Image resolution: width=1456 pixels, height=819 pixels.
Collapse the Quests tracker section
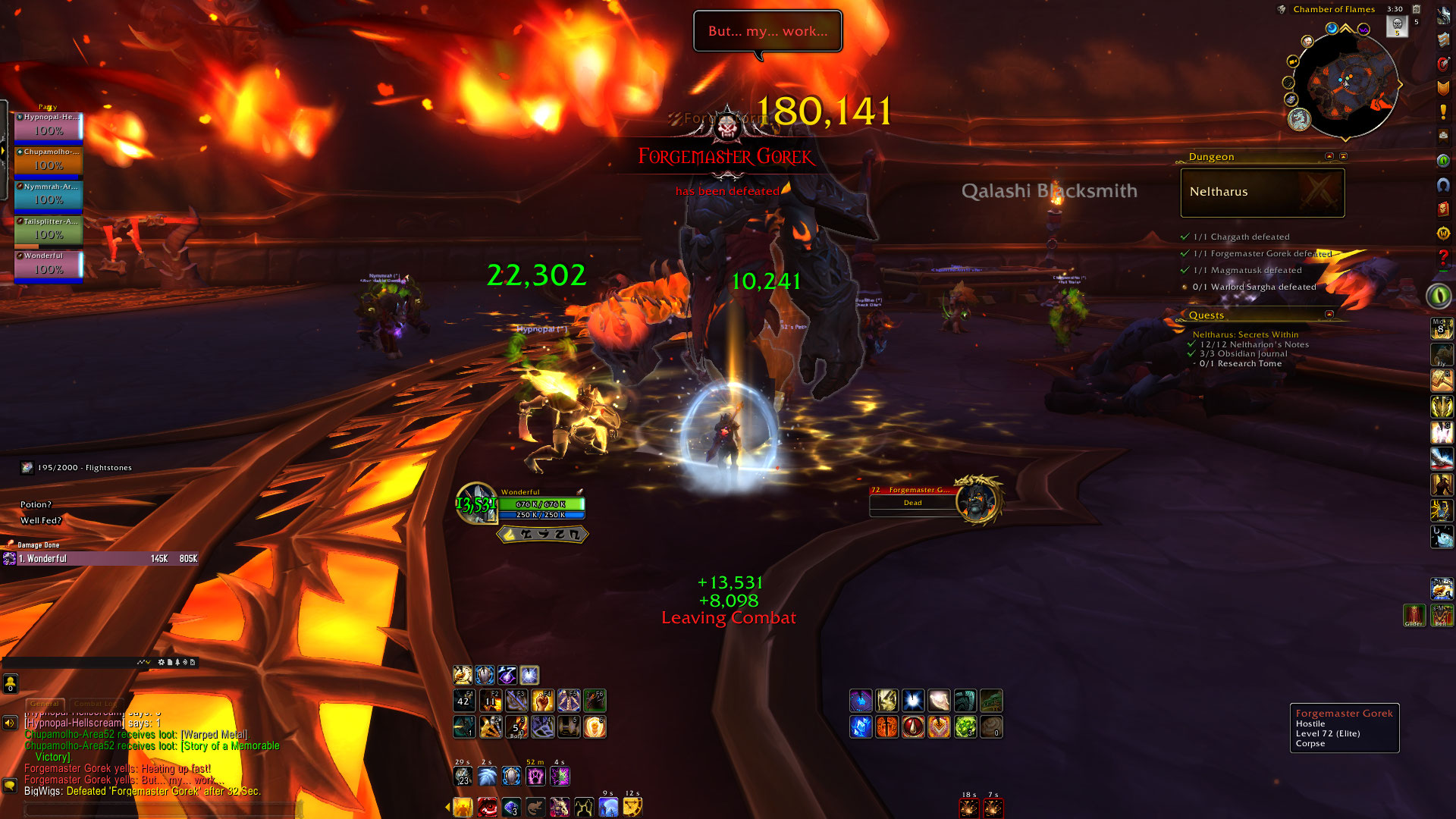1329,314
